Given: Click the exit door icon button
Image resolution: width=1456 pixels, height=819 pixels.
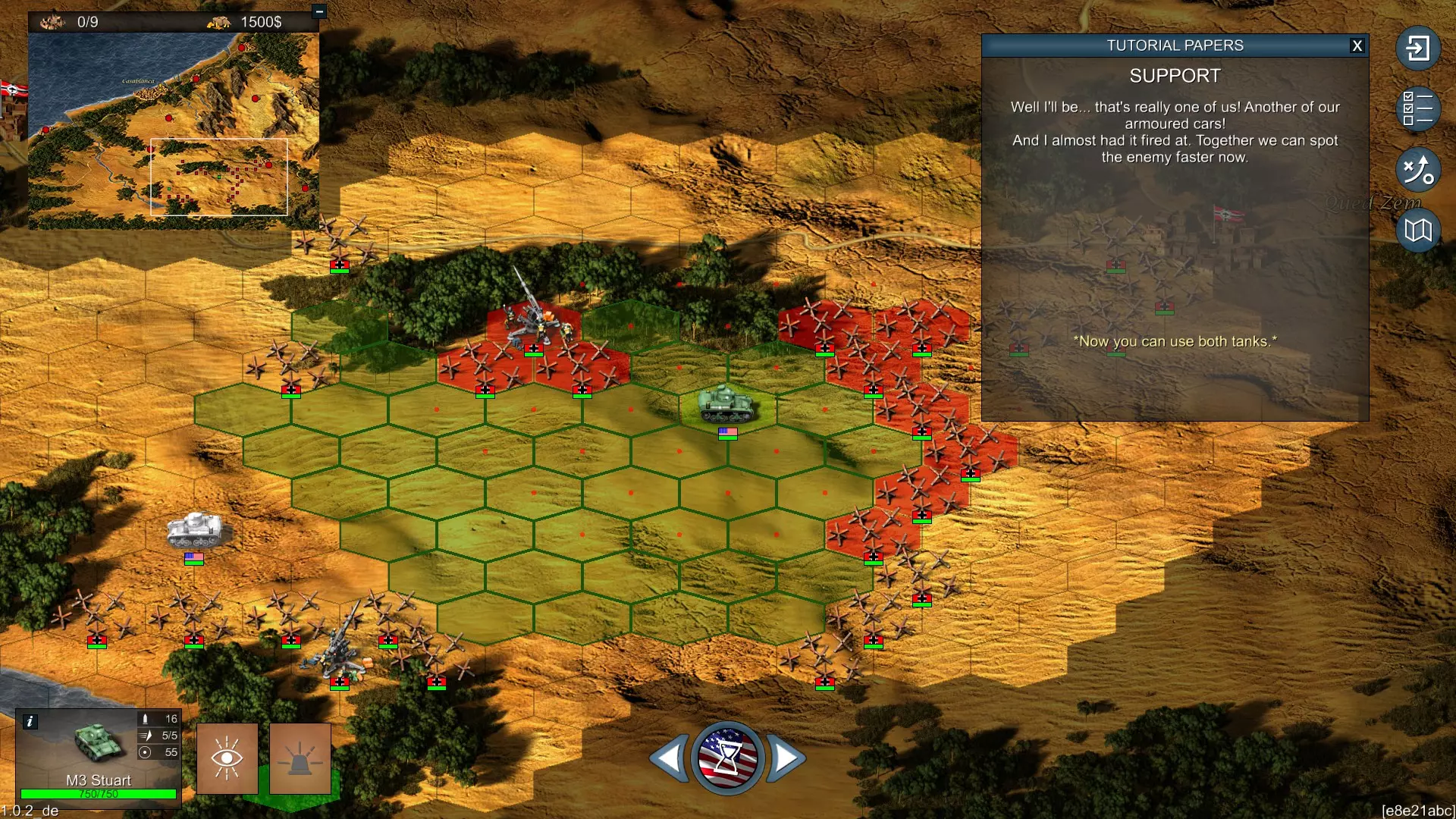Looking at the screenshot, I should click(1417, 49).
